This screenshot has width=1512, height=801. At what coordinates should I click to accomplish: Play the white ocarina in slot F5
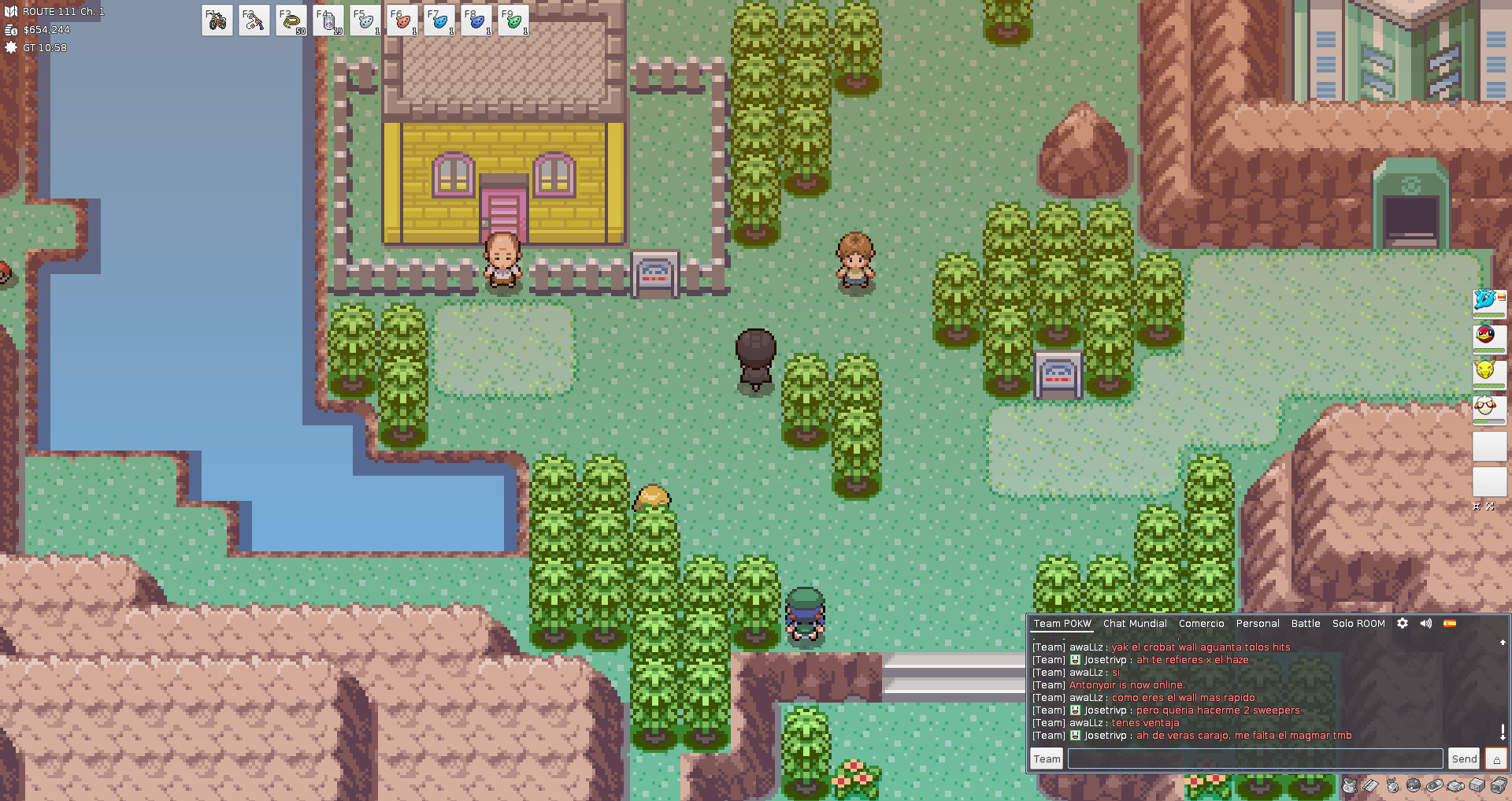pyautogui.click(x=365, y=21)
